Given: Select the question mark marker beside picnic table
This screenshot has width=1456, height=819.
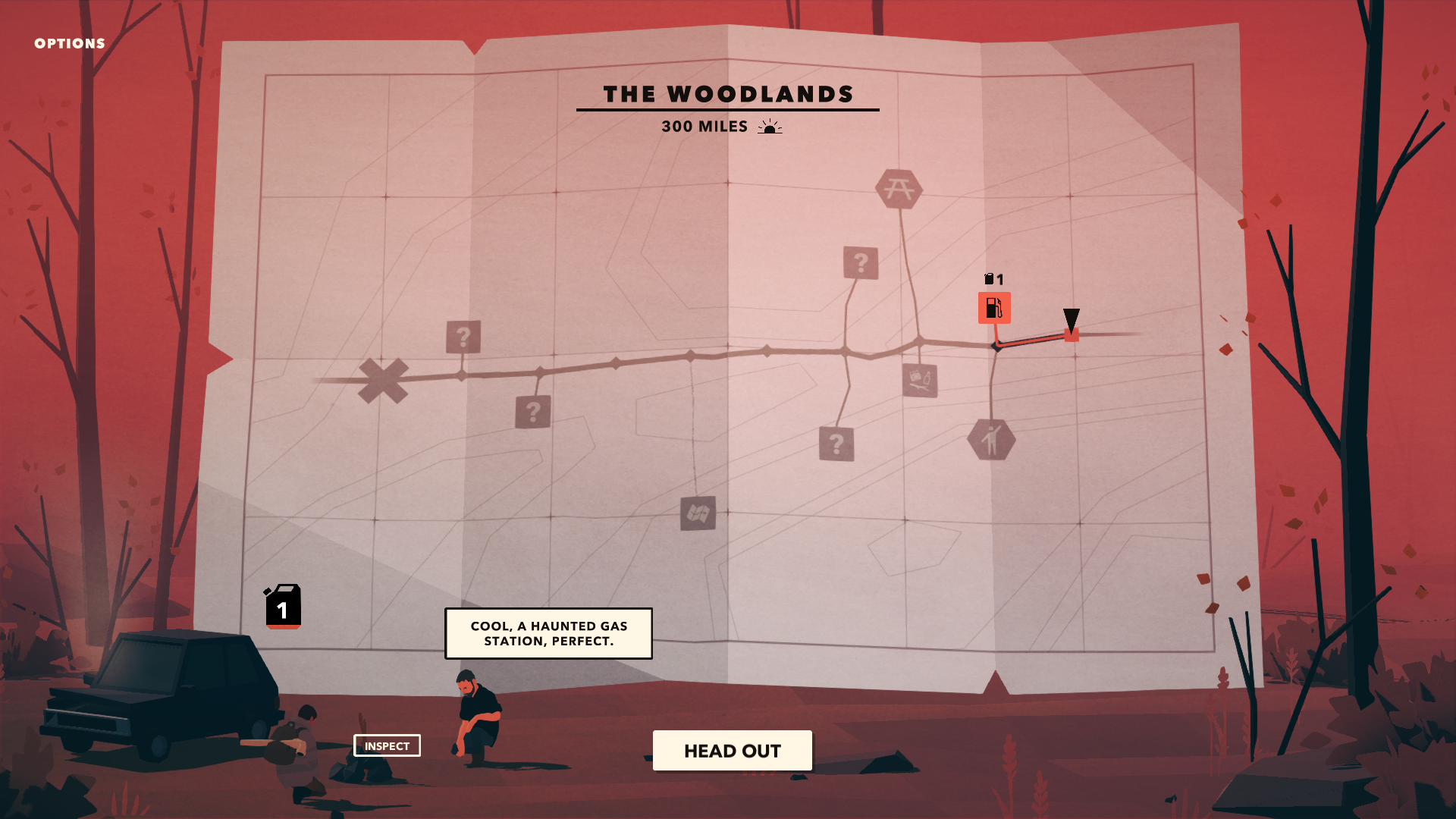Looking at the screenshot, I should click(x=861, y=263).
